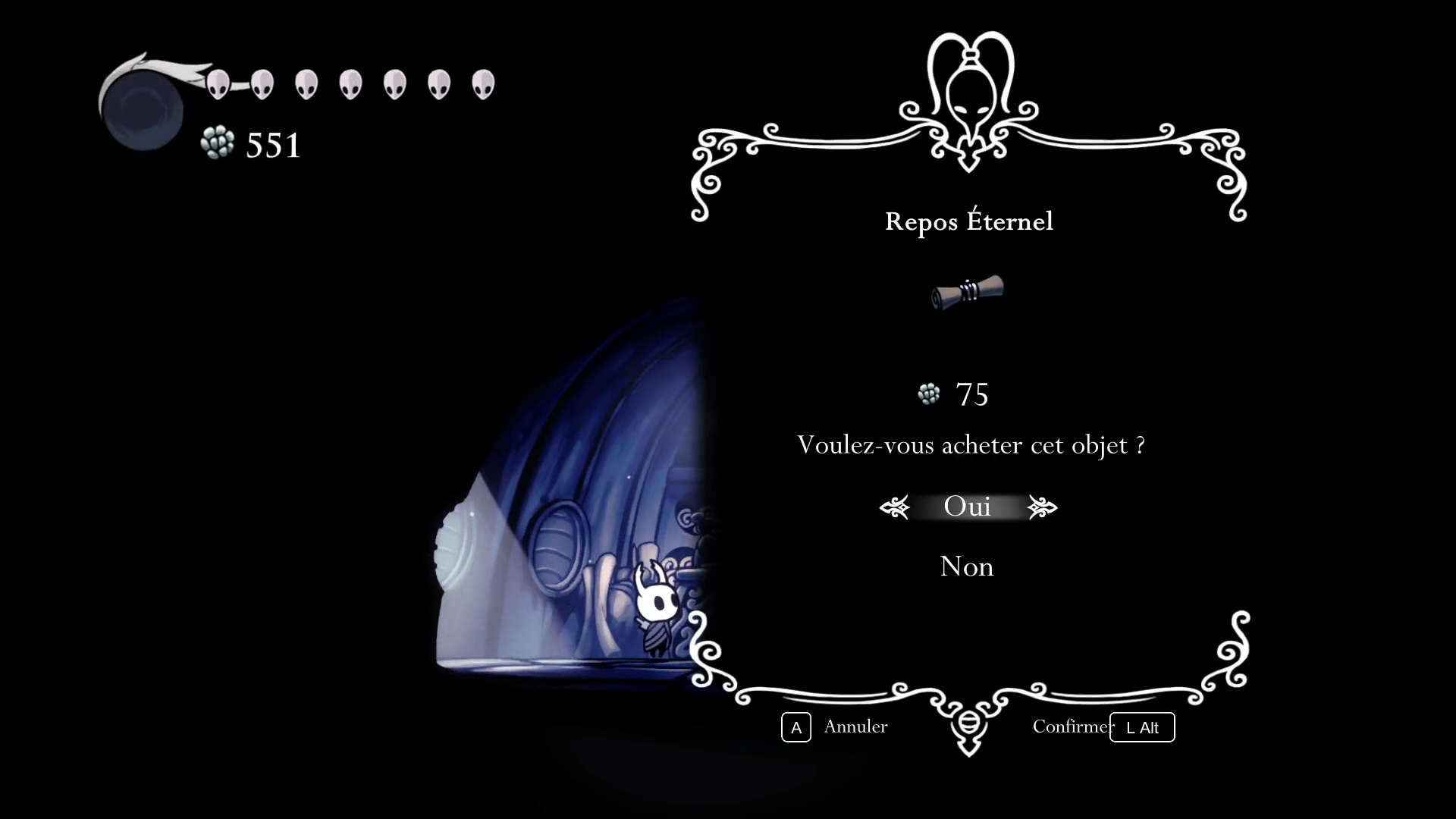The image size is (1456, 819).
Task: Confirm the selection with Confirmer
Action: pos(1072,726)
